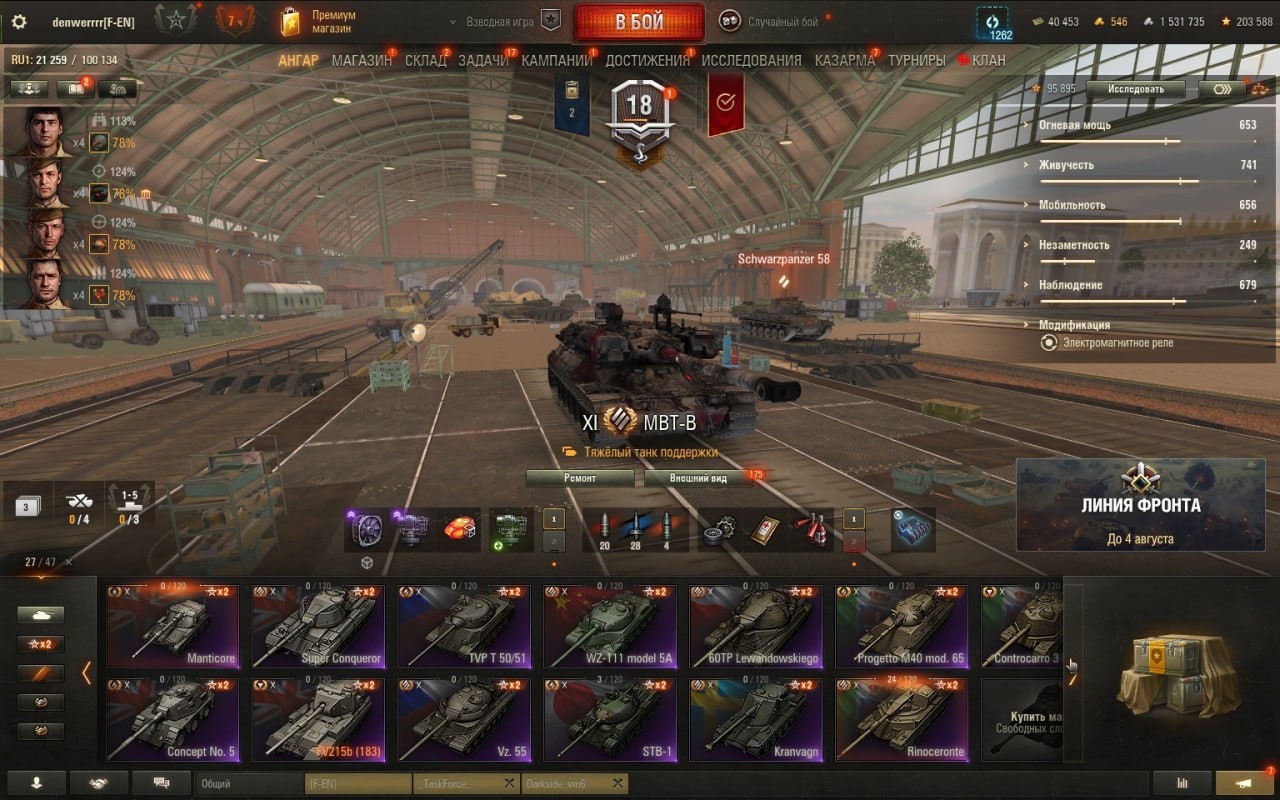This screenshot has width=1280, height=800.
Task: Switch to the ИССЛЕДОВАНИЯ tab
Action: [x=751, y=60]
